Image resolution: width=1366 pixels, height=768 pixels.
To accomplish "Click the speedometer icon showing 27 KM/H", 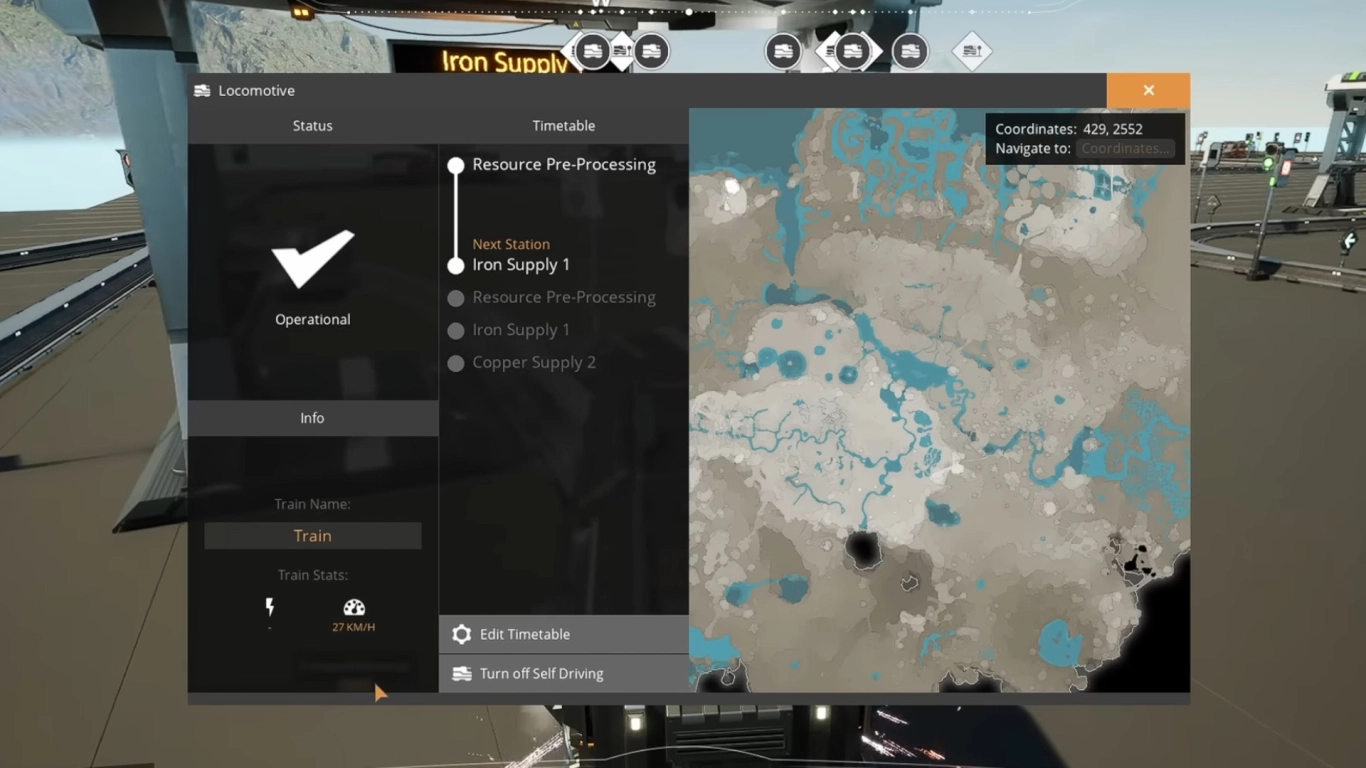I will pos(354,606).
